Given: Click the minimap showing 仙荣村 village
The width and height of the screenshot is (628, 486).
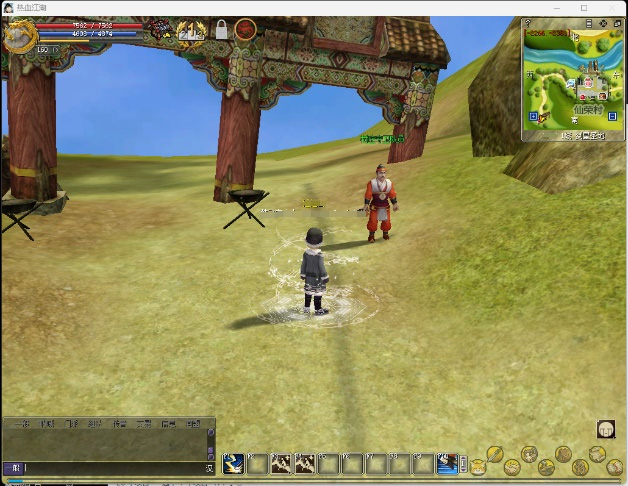Looking at the screenshot, I should [574, 78].
